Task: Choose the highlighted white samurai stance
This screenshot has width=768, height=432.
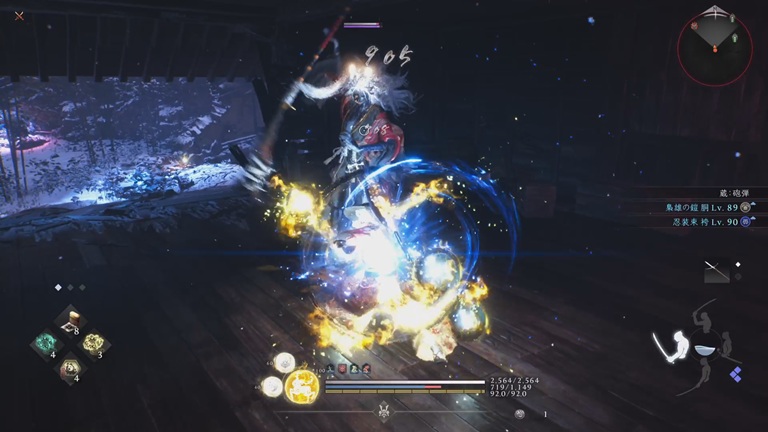Action: [x=671, y=346]
